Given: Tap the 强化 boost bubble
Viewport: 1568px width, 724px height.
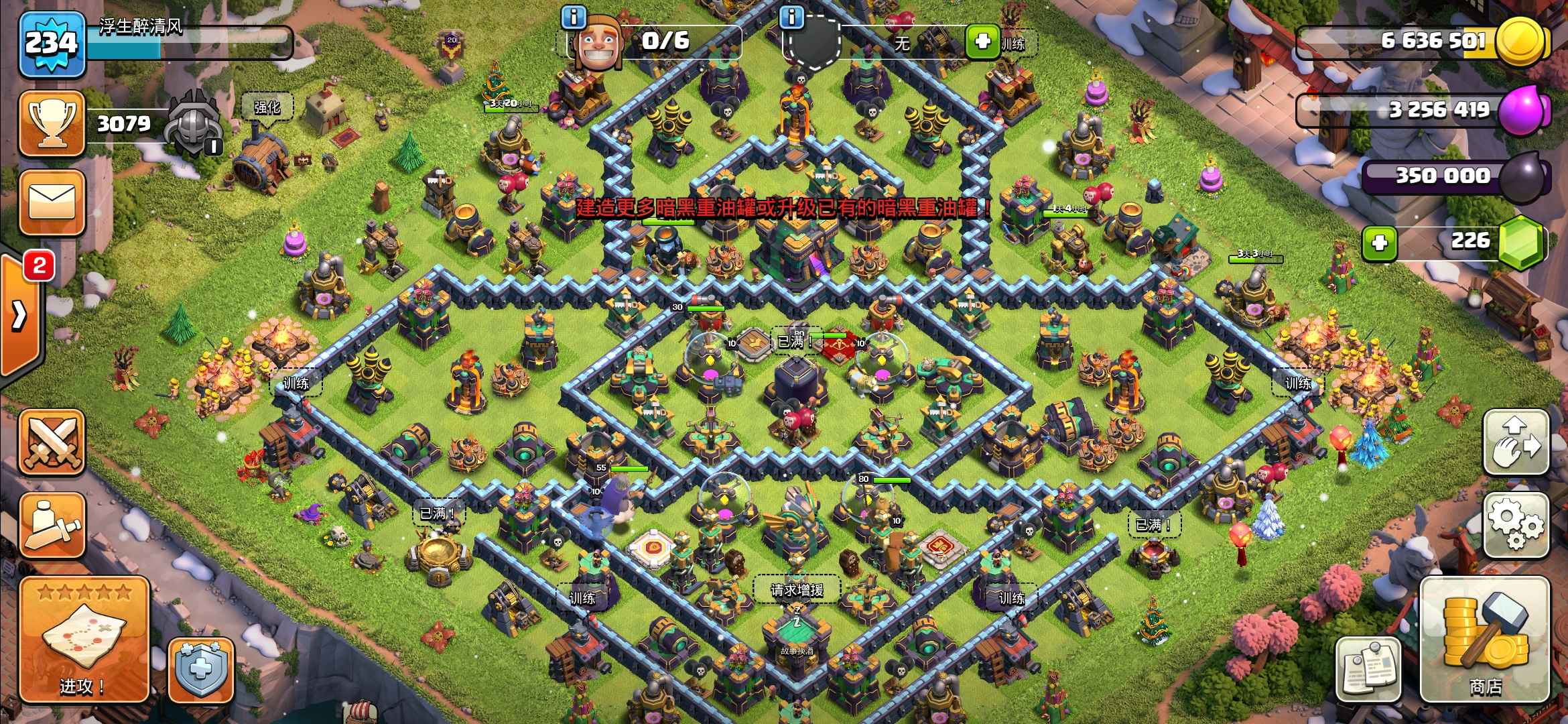Looking at the screenshot, I should tap(267, 107).
